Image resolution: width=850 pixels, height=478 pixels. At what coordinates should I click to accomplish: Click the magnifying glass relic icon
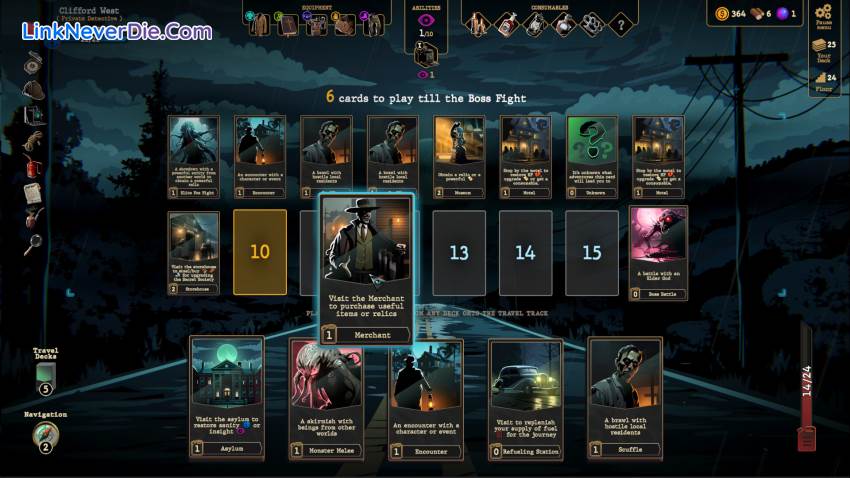(34, 241)
